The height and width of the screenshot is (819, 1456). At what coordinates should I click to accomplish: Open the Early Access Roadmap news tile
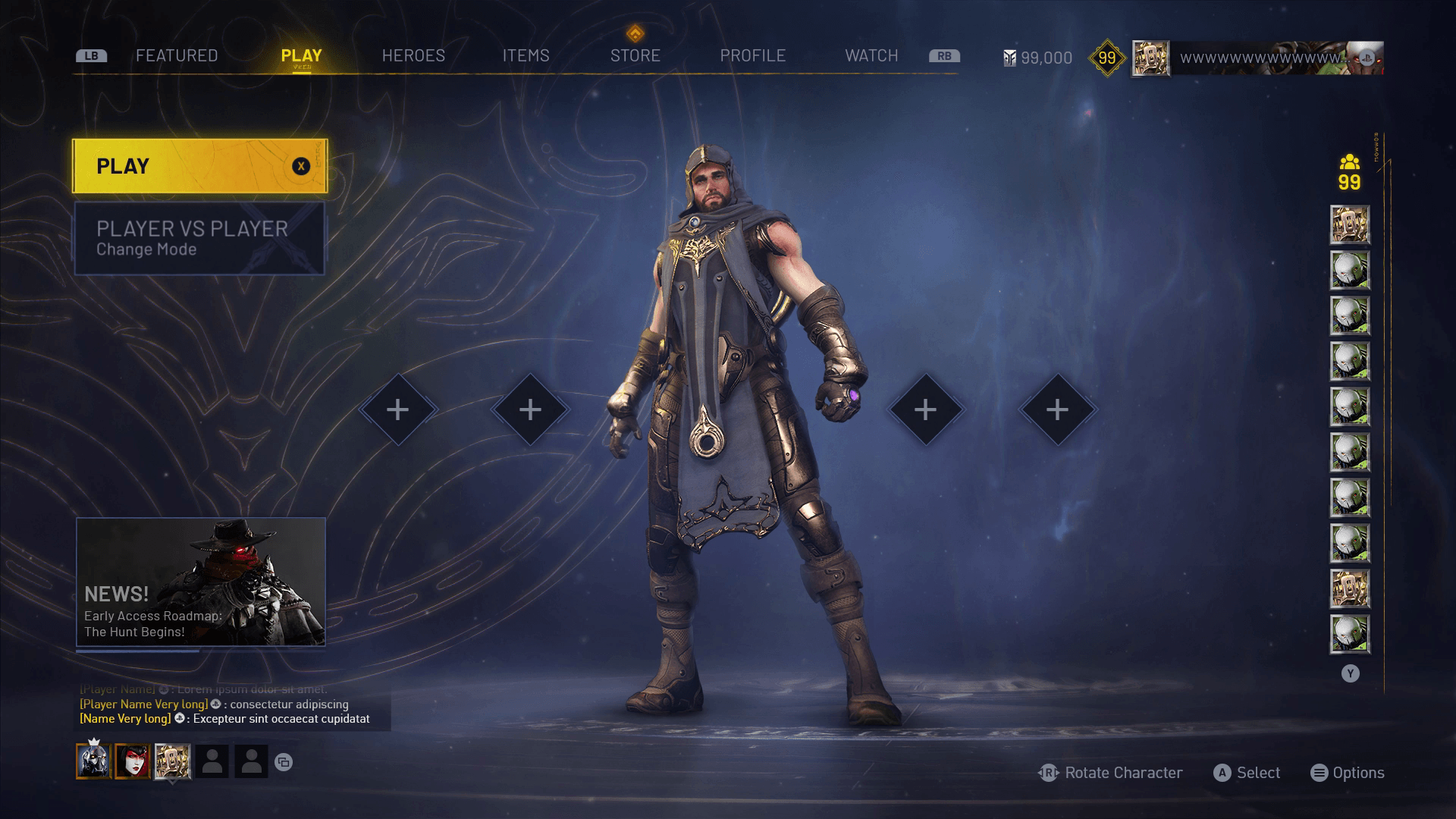201,582
